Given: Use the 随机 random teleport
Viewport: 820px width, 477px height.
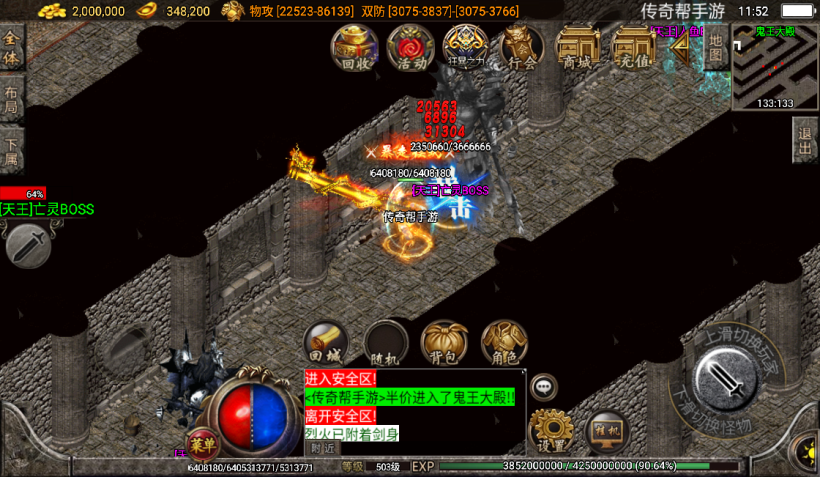Looking at the screenshot, I should (385, 342).
